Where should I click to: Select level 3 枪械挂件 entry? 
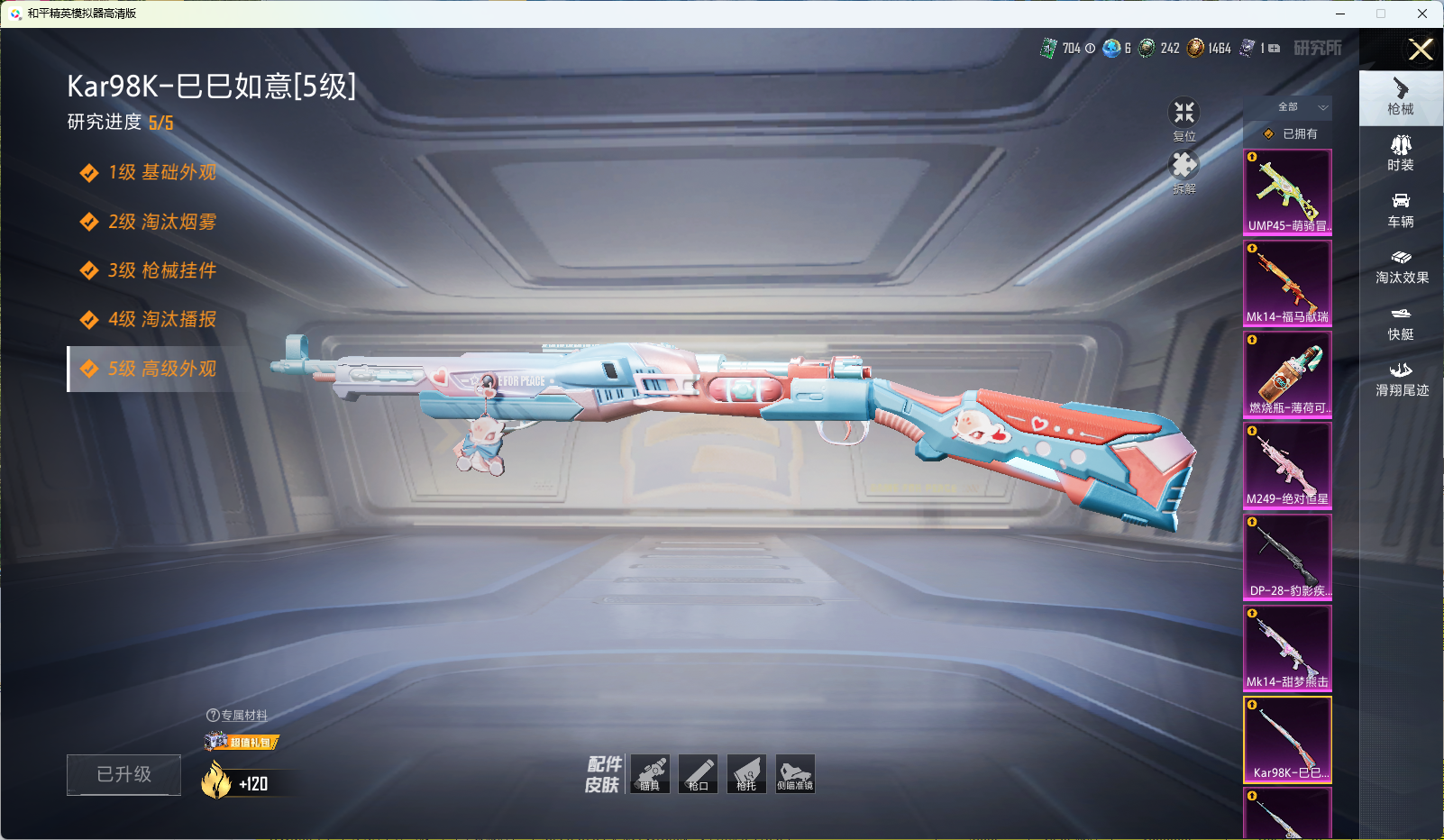coord(162,270)
